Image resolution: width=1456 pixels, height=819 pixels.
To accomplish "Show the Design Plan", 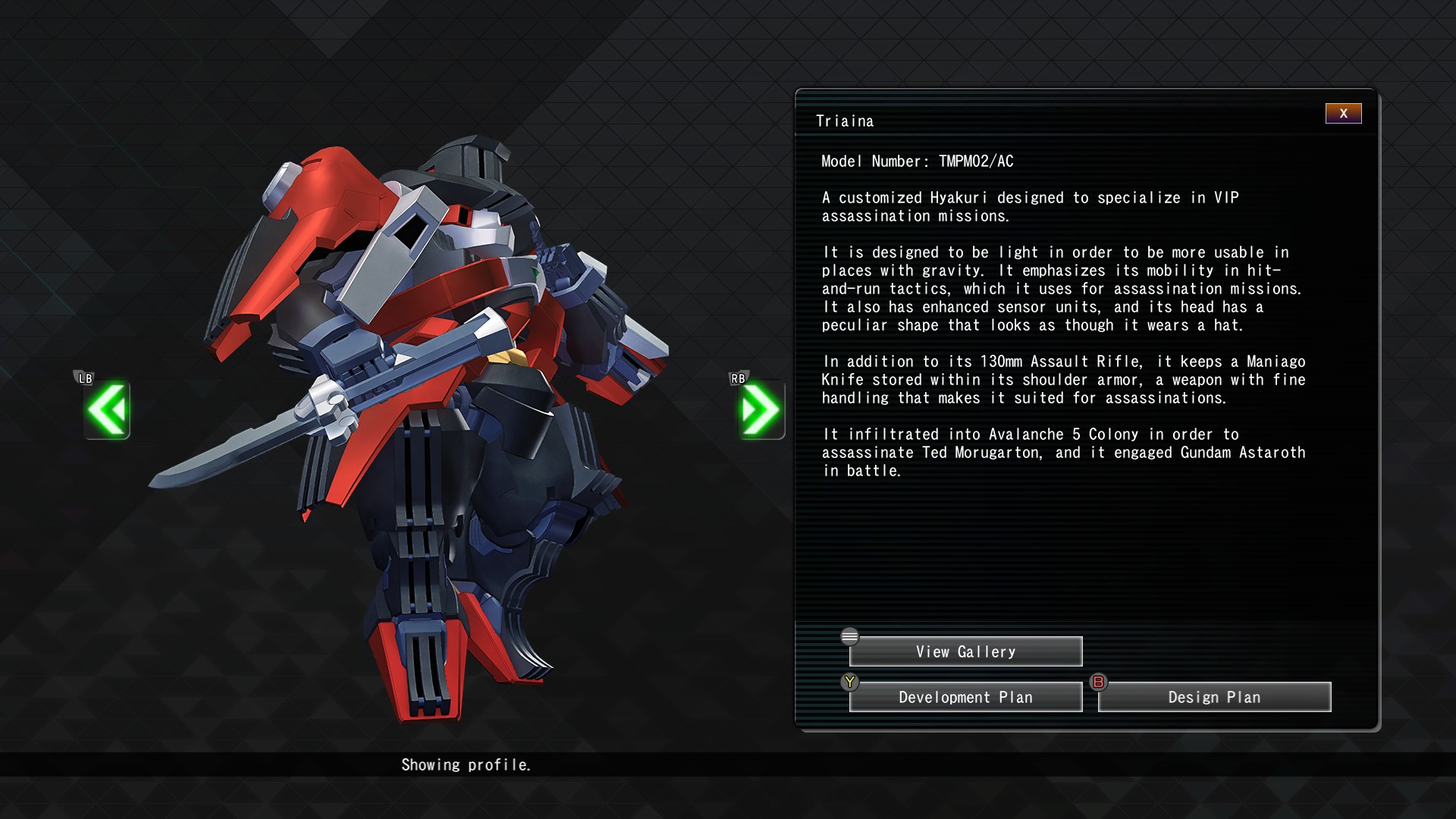I will pos(1214,698).
